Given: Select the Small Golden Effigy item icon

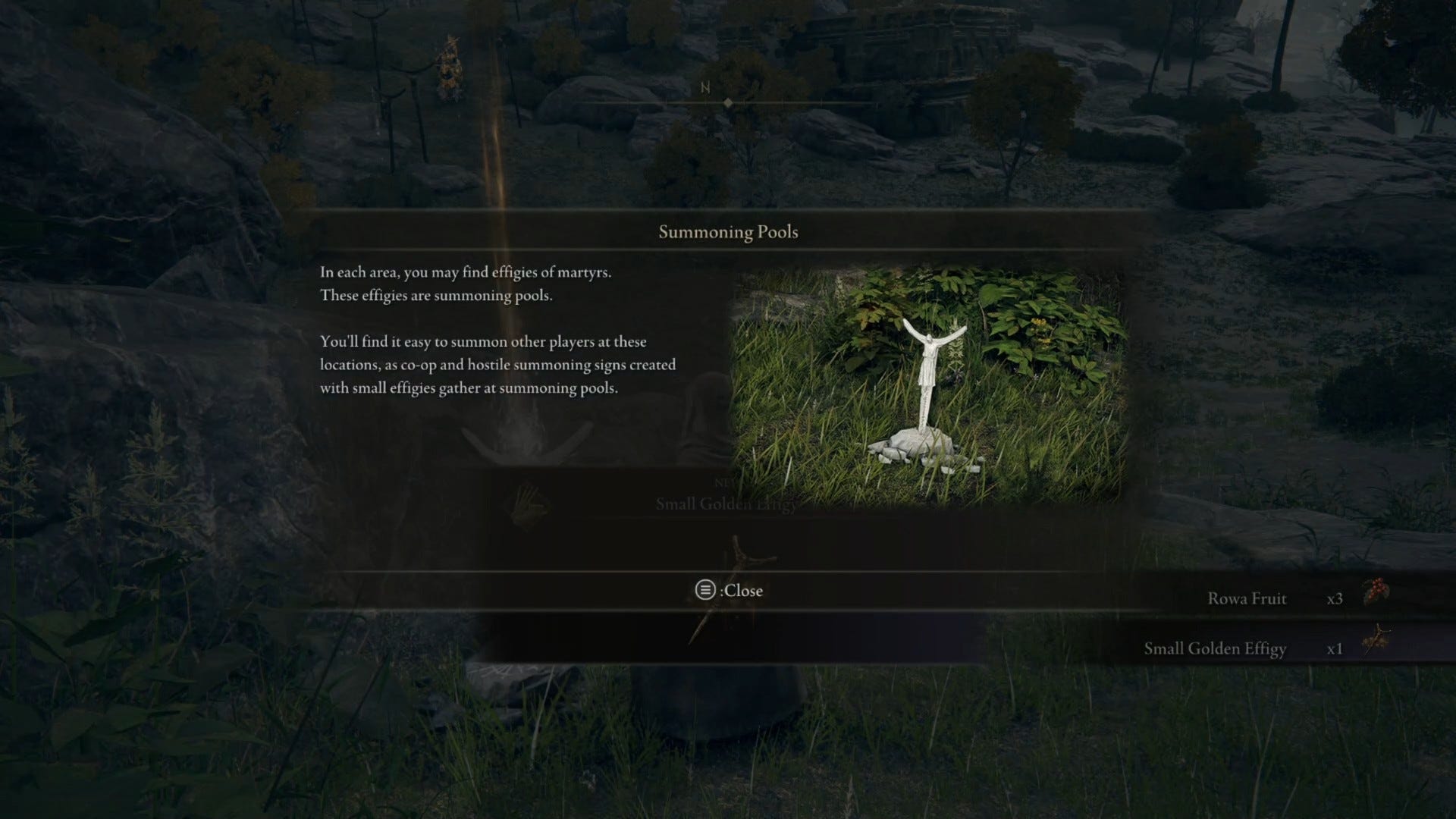Looking at the screenshot, I should [1379, 639].
